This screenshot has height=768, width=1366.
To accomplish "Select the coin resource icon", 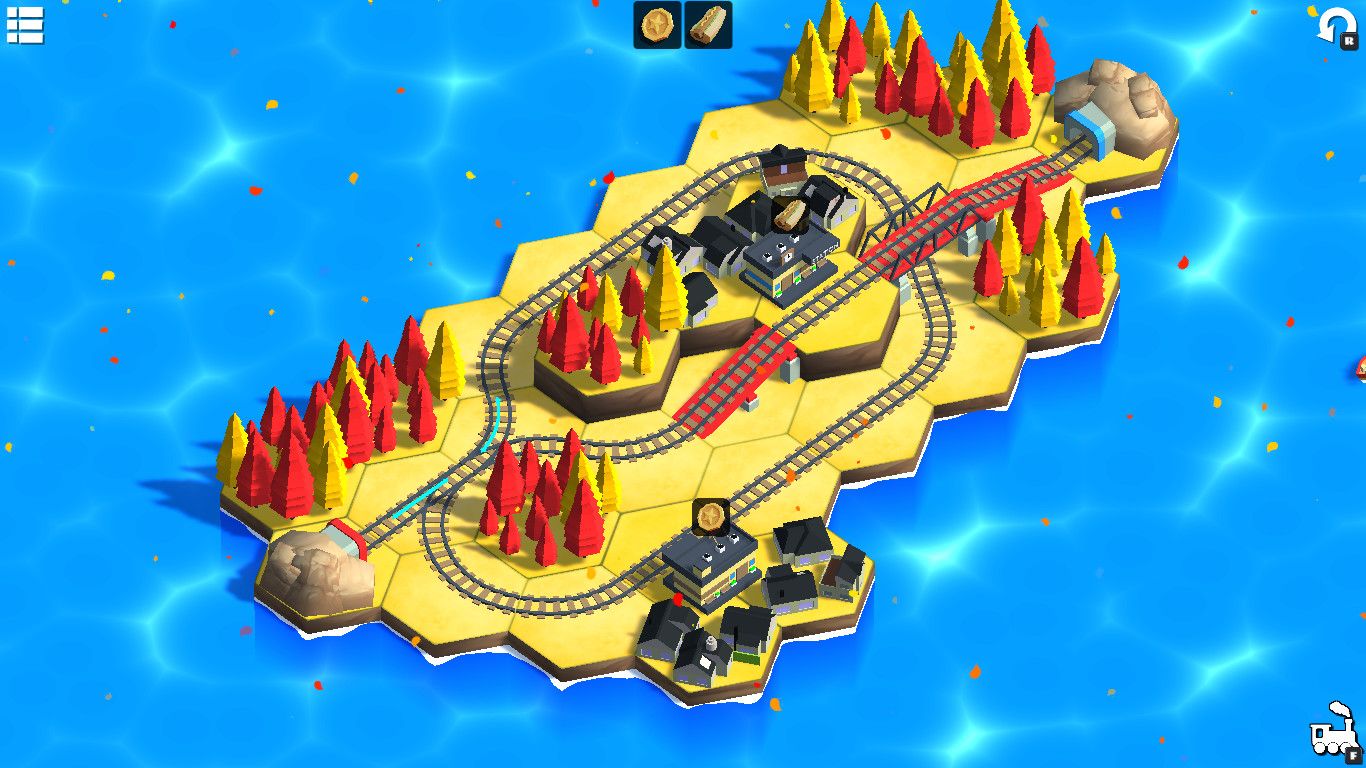I will tap(657, 24).
